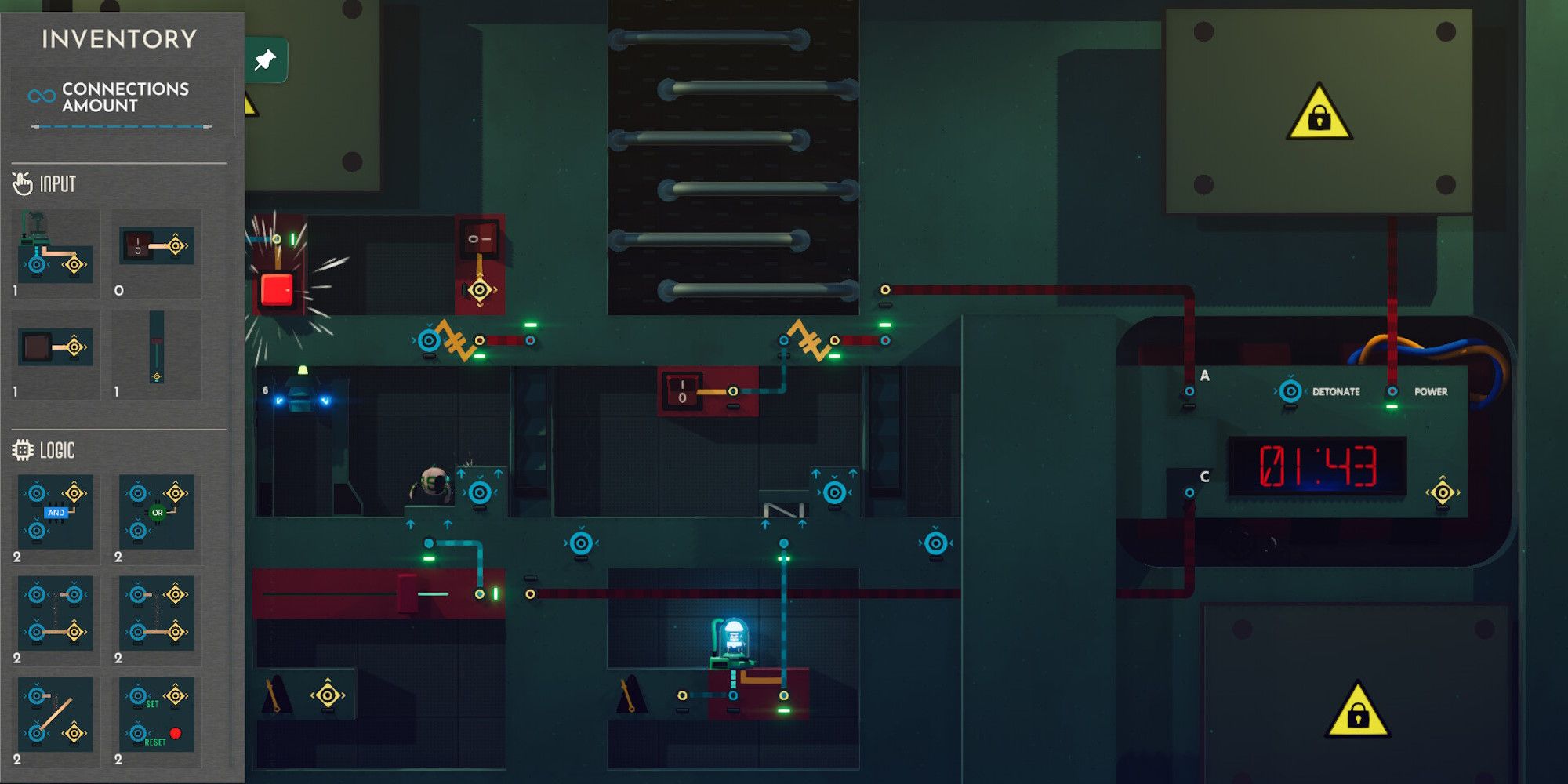Select the bomb's C terminal node

(x=1189, y=492)
